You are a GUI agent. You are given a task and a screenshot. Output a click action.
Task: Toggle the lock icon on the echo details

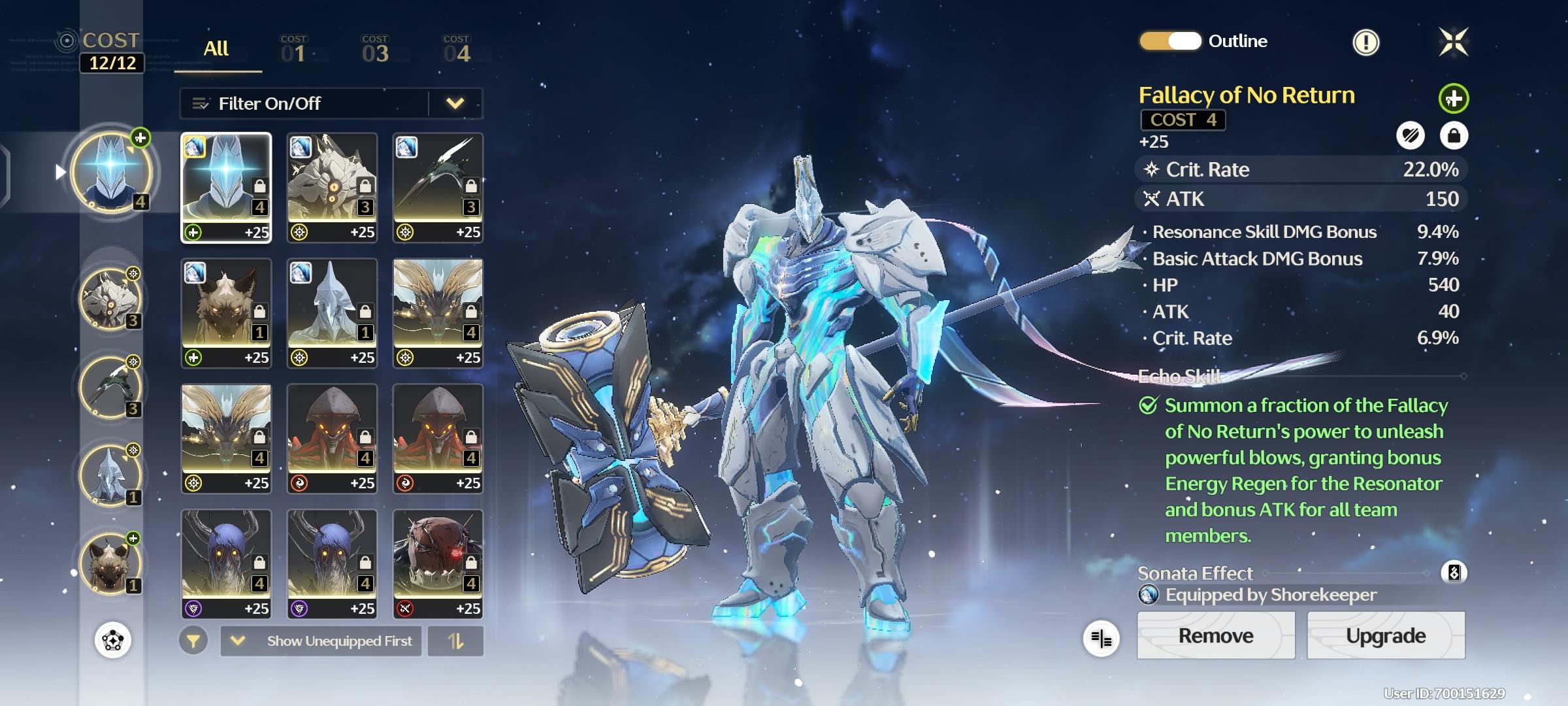[x=1454, y=135]
